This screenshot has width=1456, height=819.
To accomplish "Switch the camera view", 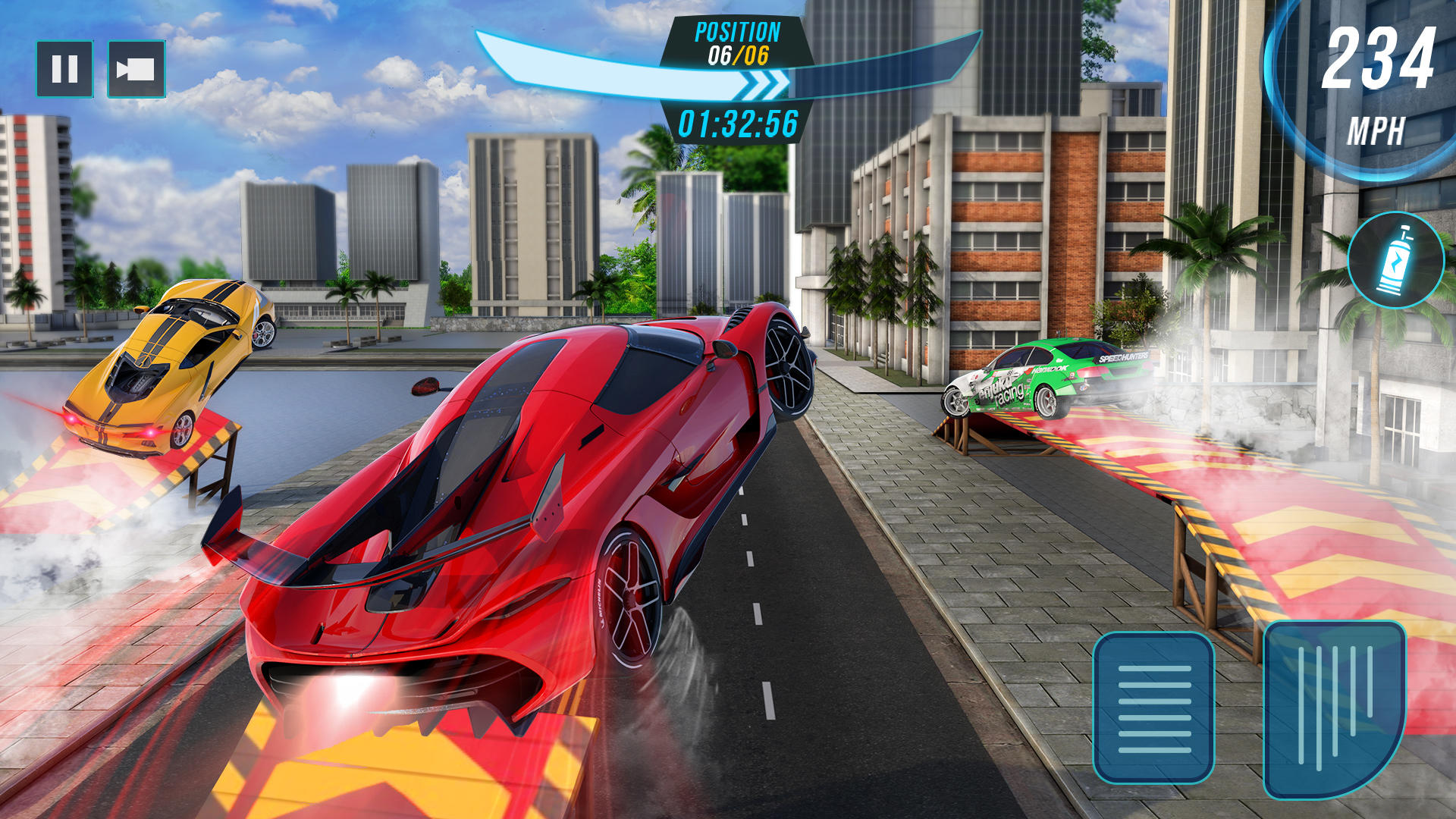I will point(136,69).
